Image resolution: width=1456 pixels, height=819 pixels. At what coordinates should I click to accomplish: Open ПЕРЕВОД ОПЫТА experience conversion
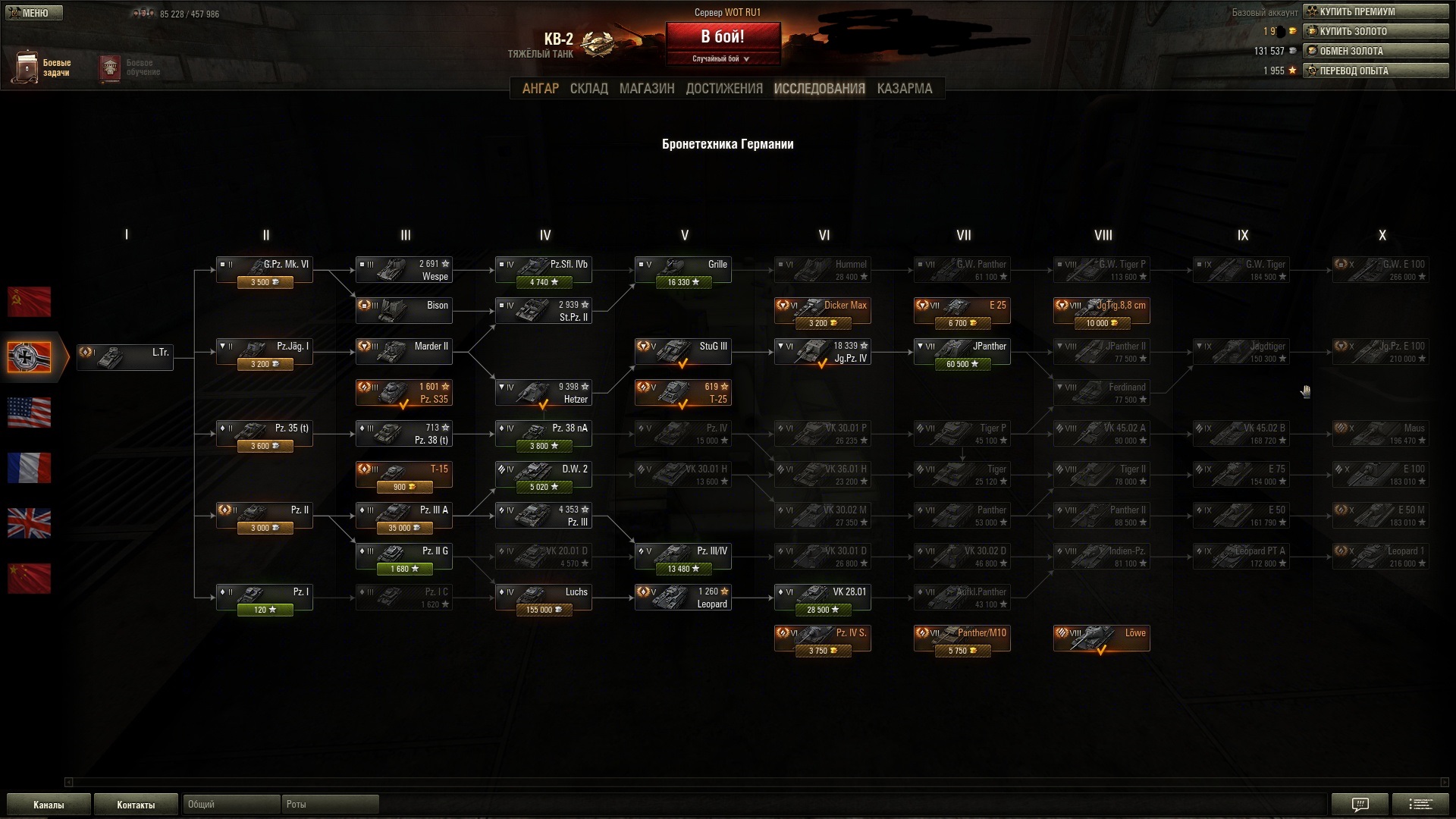(1376, 71)
